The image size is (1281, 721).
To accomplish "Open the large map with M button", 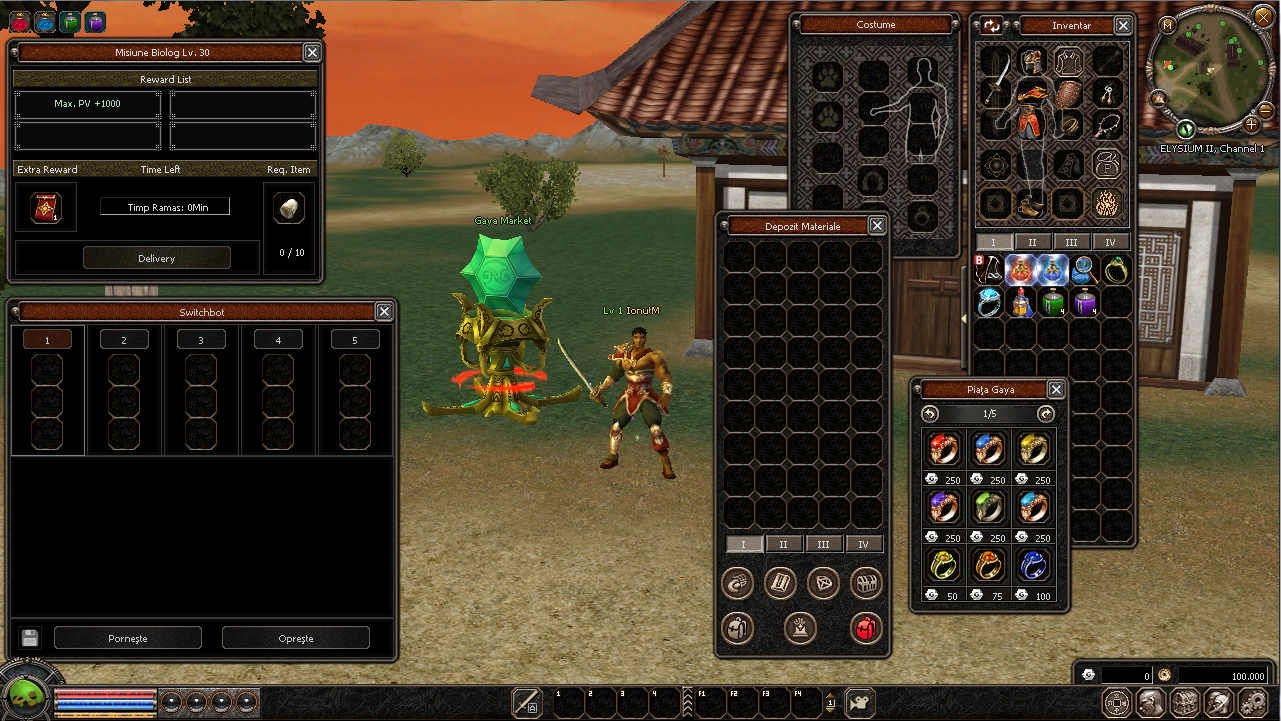I will 1167,25.
